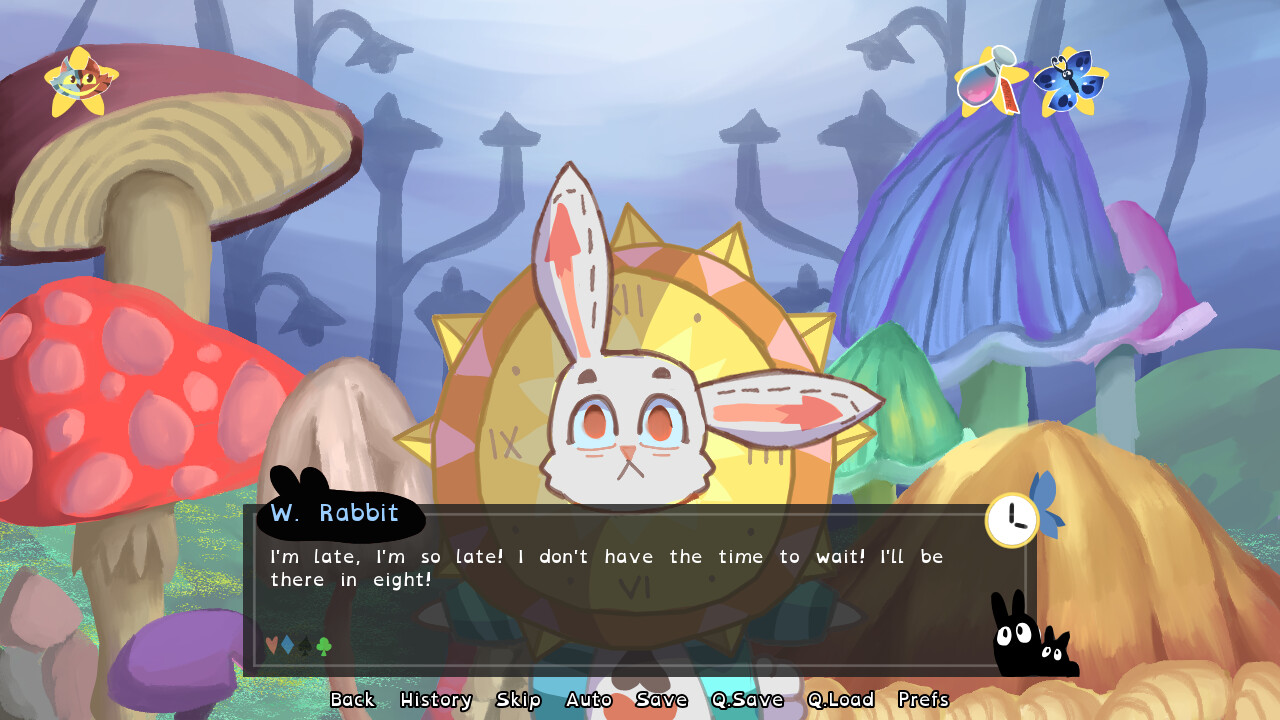Viewport: 1280px width, 720px height.
Task: Enable Auto read mode
Action: pos(589,700)
